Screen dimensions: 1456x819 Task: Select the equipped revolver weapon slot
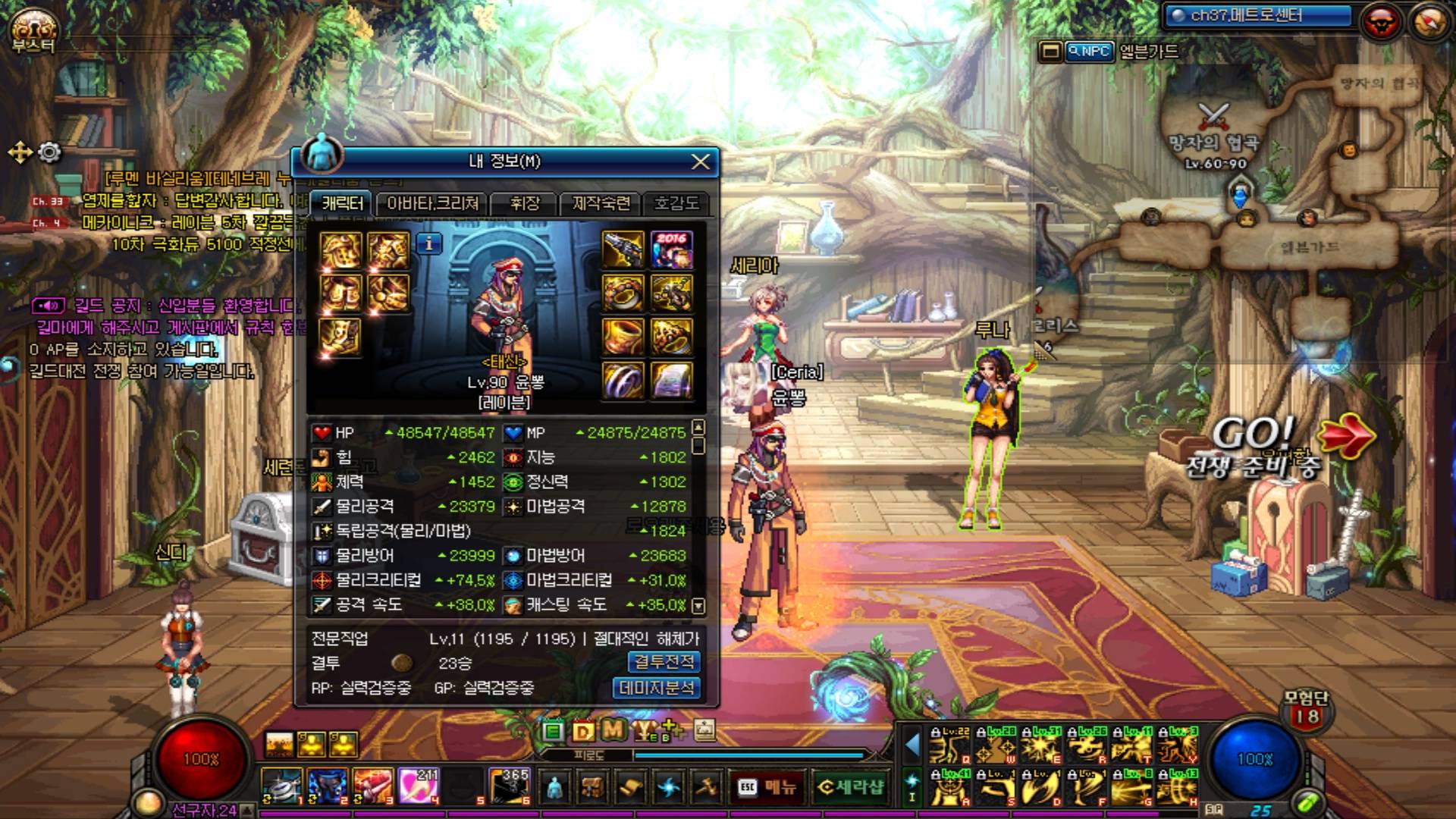point(623,250)
